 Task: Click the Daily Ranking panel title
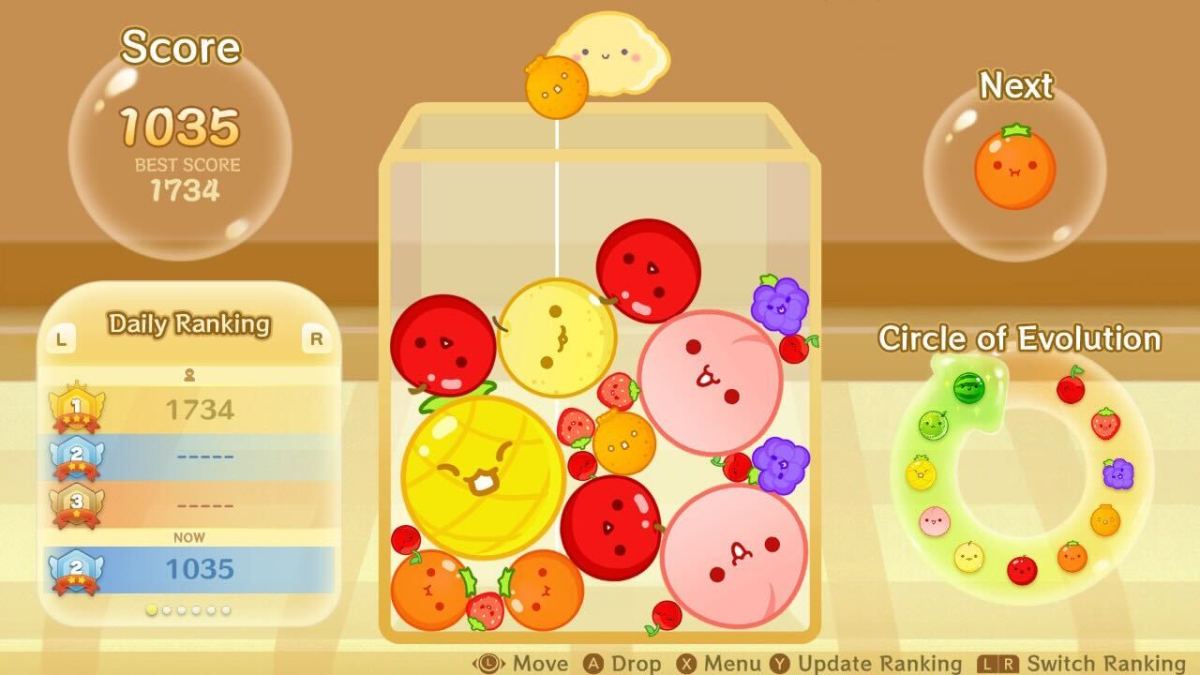[x=189, y=324]
